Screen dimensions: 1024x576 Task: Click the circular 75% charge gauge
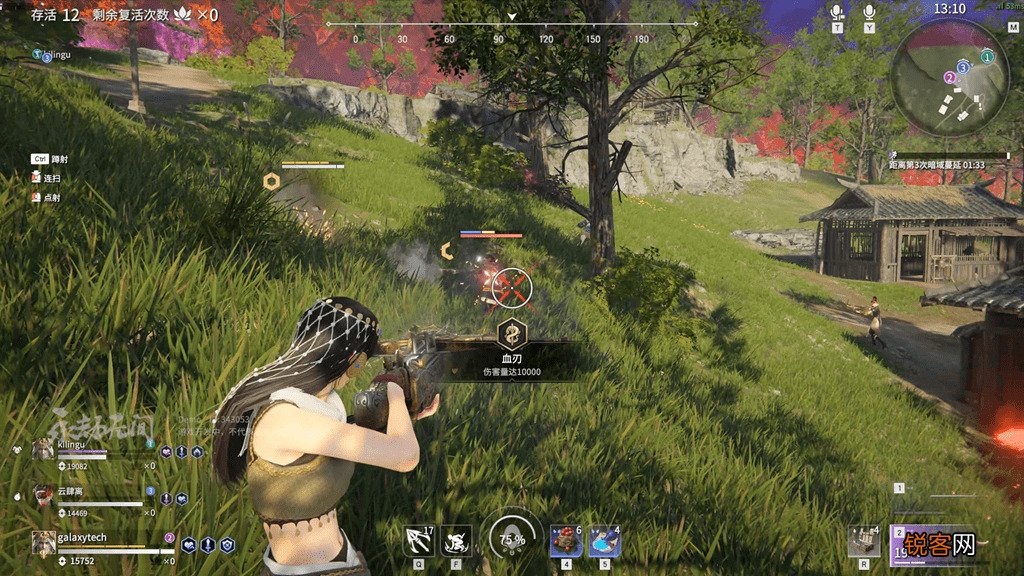tap(511, 538)
